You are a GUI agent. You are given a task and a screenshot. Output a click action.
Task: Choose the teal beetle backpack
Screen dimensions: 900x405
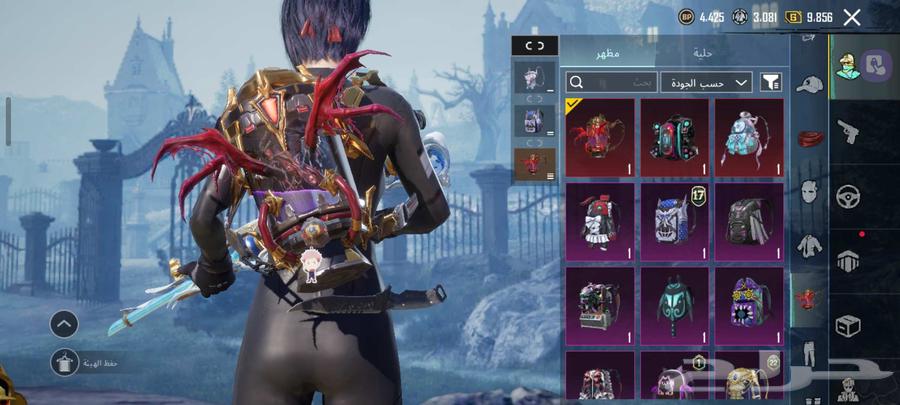click(675, 304)
